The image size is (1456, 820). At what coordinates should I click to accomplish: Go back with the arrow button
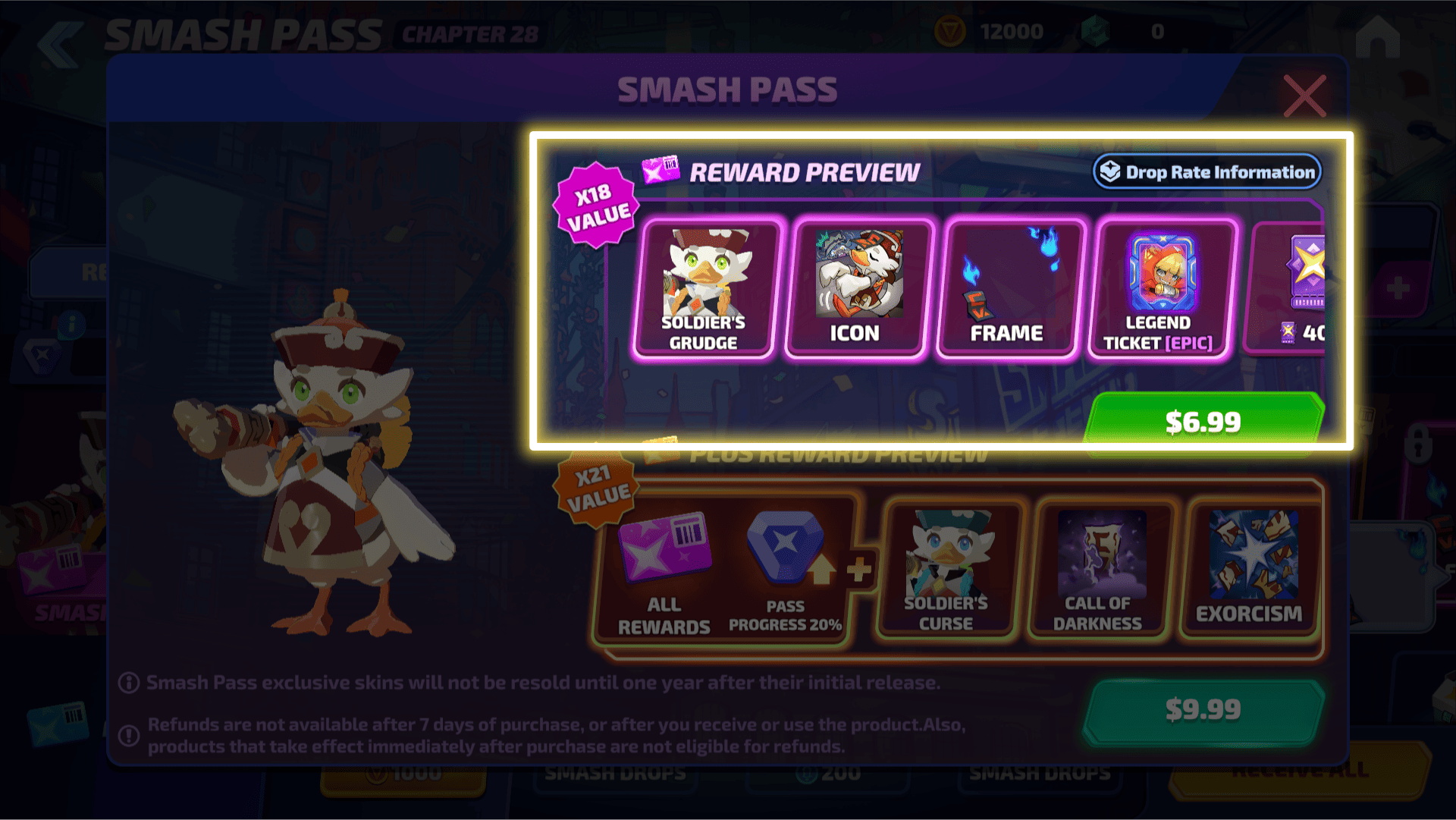(x=61, y=42)
